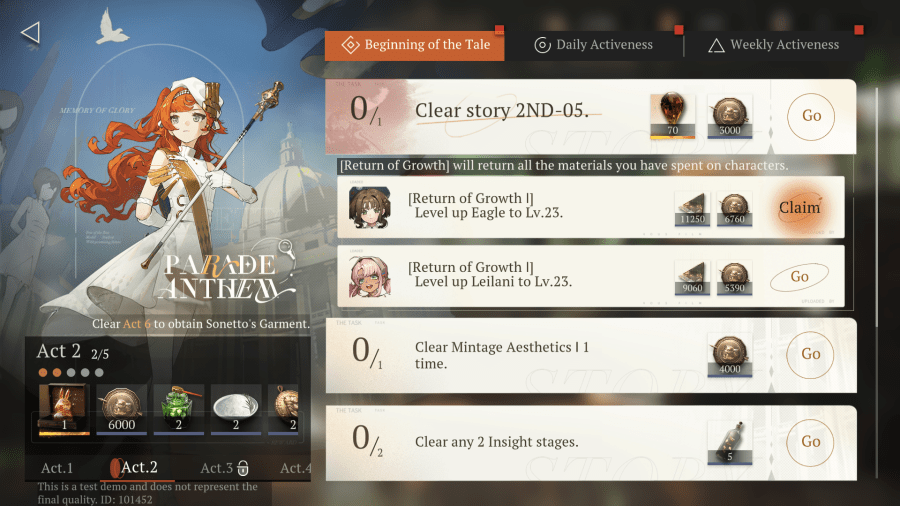This screenshot has height=506, width=900.
Task: Inspect the green frog item reward
Action: click(x=179, y=410)
